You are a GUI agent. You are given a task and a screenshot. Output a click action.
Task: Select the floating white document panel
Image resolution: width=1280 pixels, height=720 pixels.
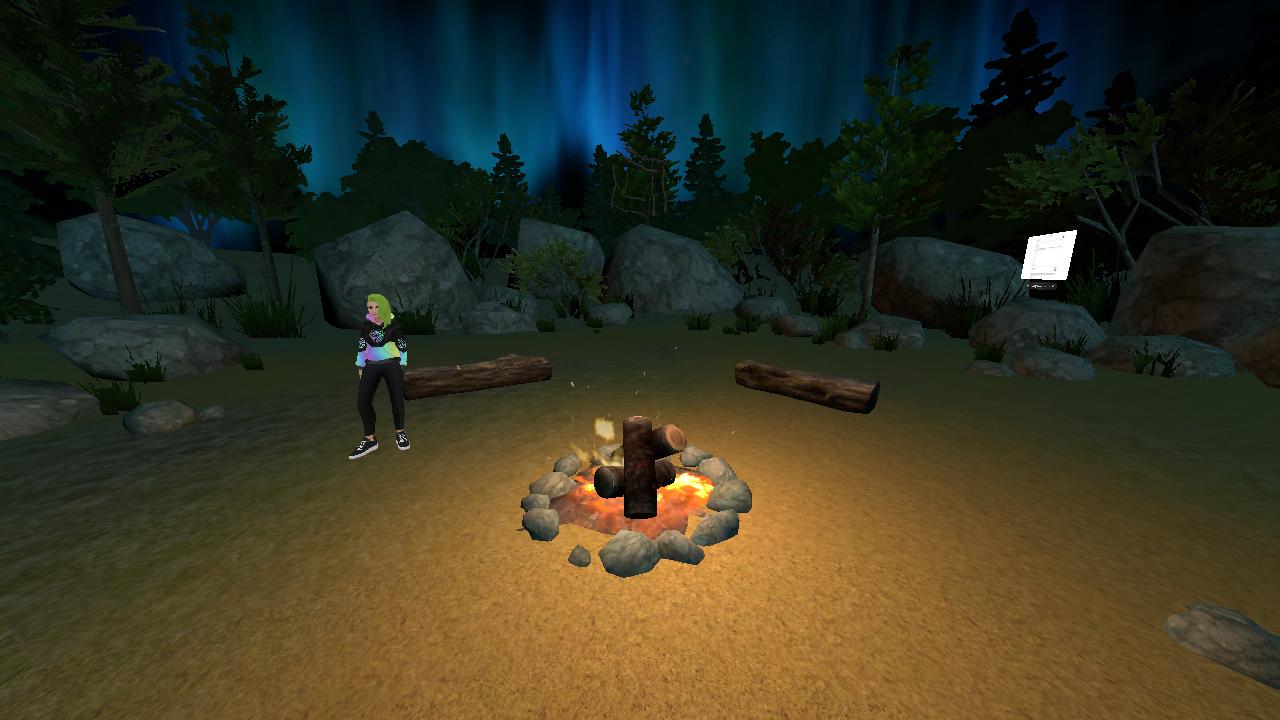coord(1048,256)
